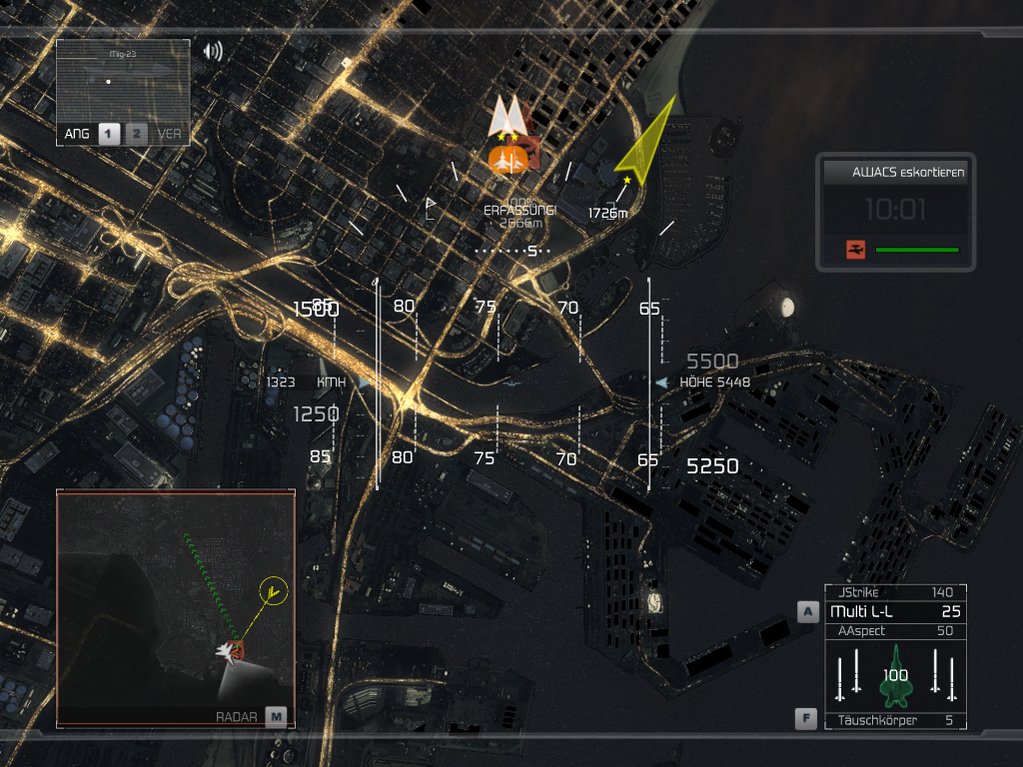Deploy Täuschkörper flares from the weapon panel

click(895, 720)
